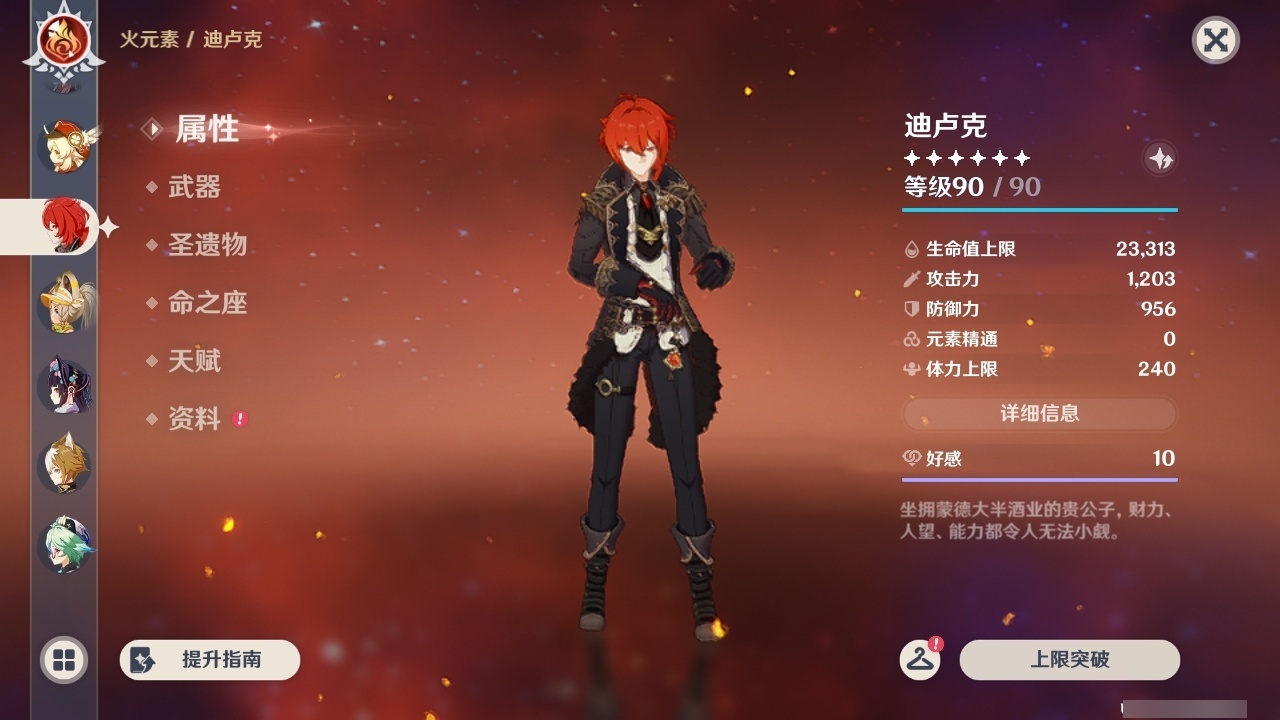Click the 详细信息 details button
Image resolution: width=1280 pixels, height=720 pixels.
pyautogui.click(x=1040, y=414)
